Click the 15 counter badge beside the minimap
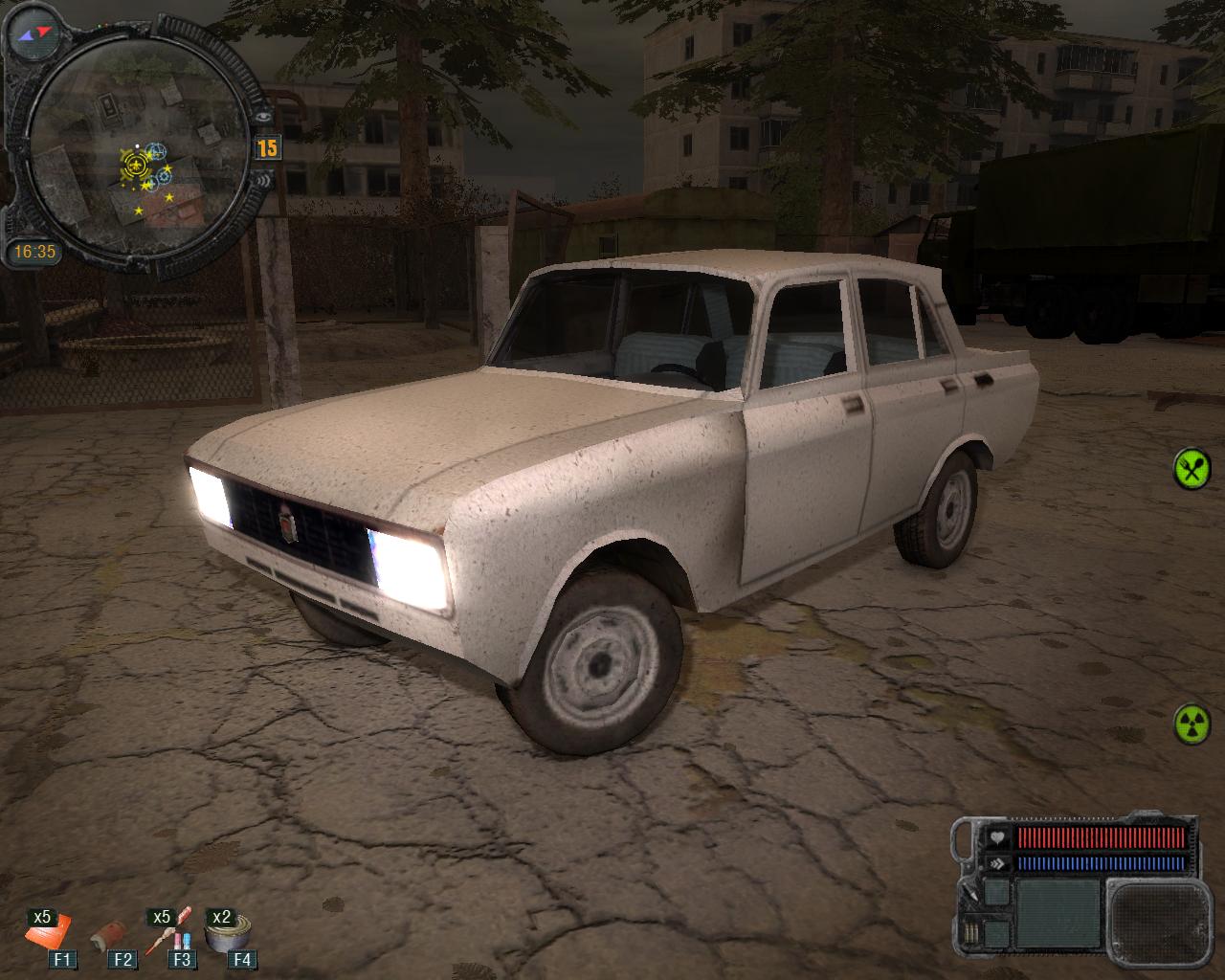1225x980 pixels. point(266,145)
